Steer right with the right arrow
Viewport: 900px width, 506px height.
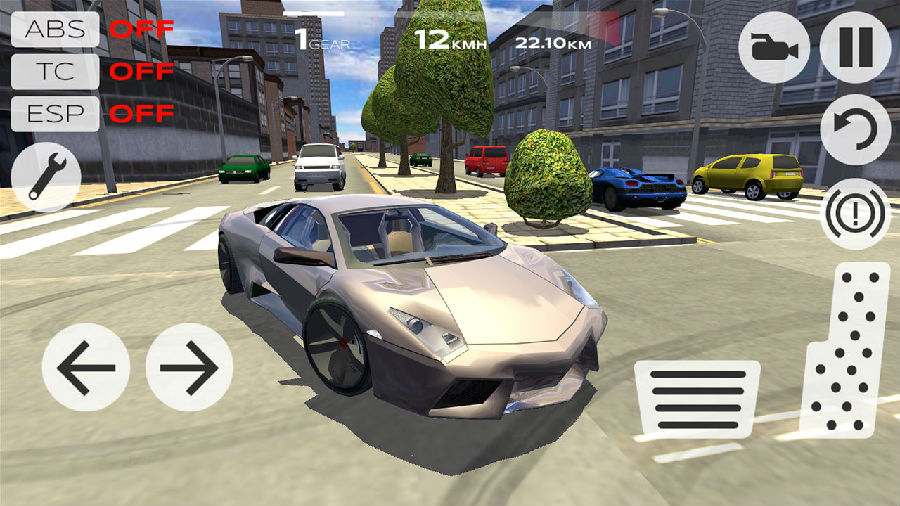189,367
